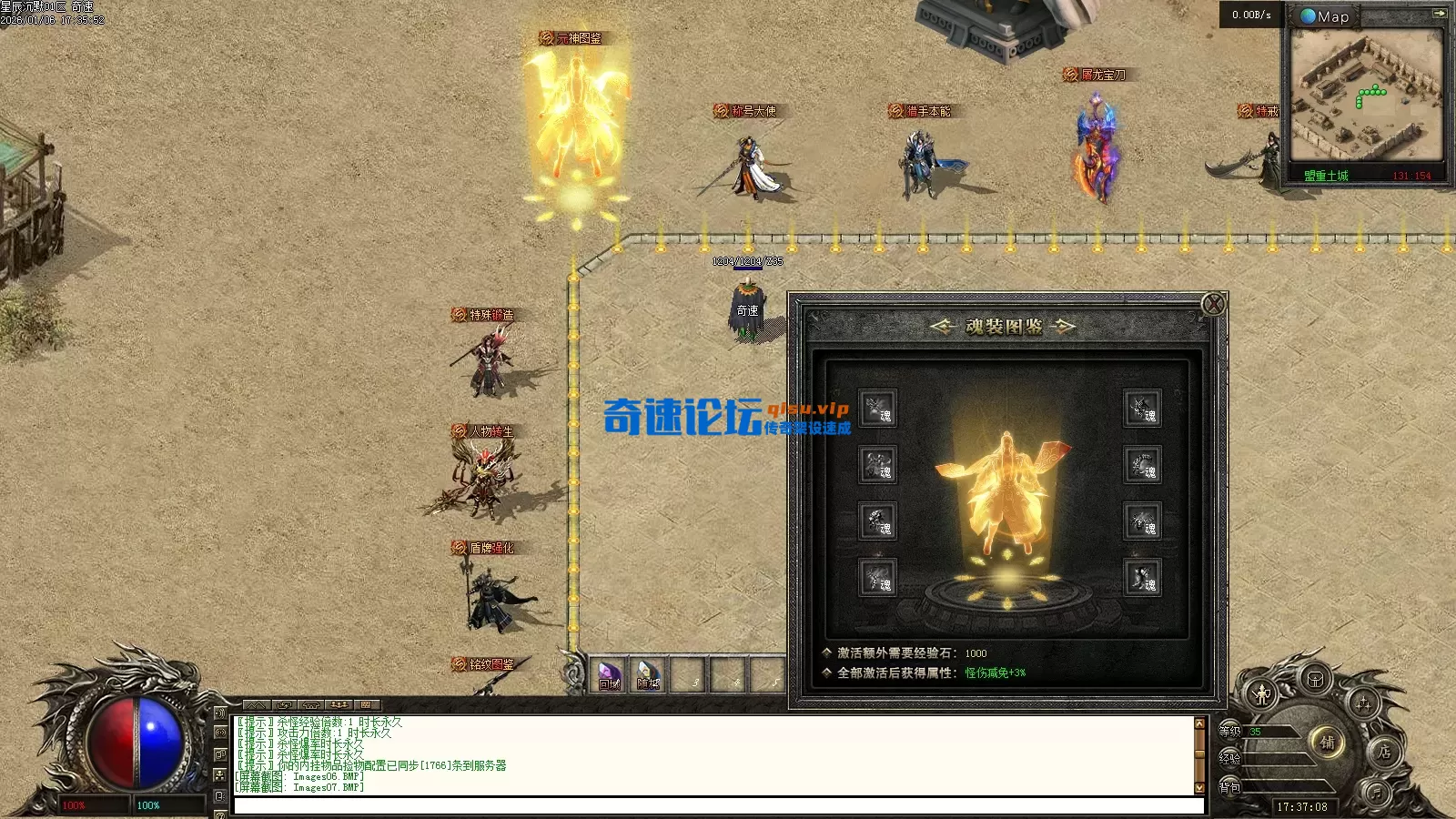Image resolution: width=1456 pixels, height=819 pixels.
Task: Toggle the speaker sound icon beside the chat box
Action: point(221,713)
